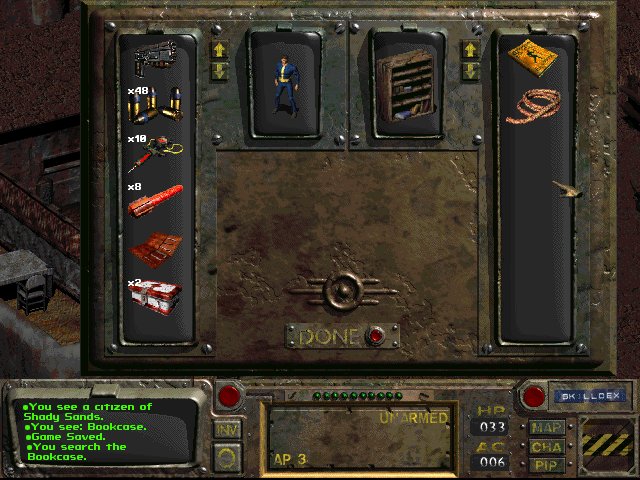Open the Skilldex
This screenshot has width=640, height=480.
point(580,396)
